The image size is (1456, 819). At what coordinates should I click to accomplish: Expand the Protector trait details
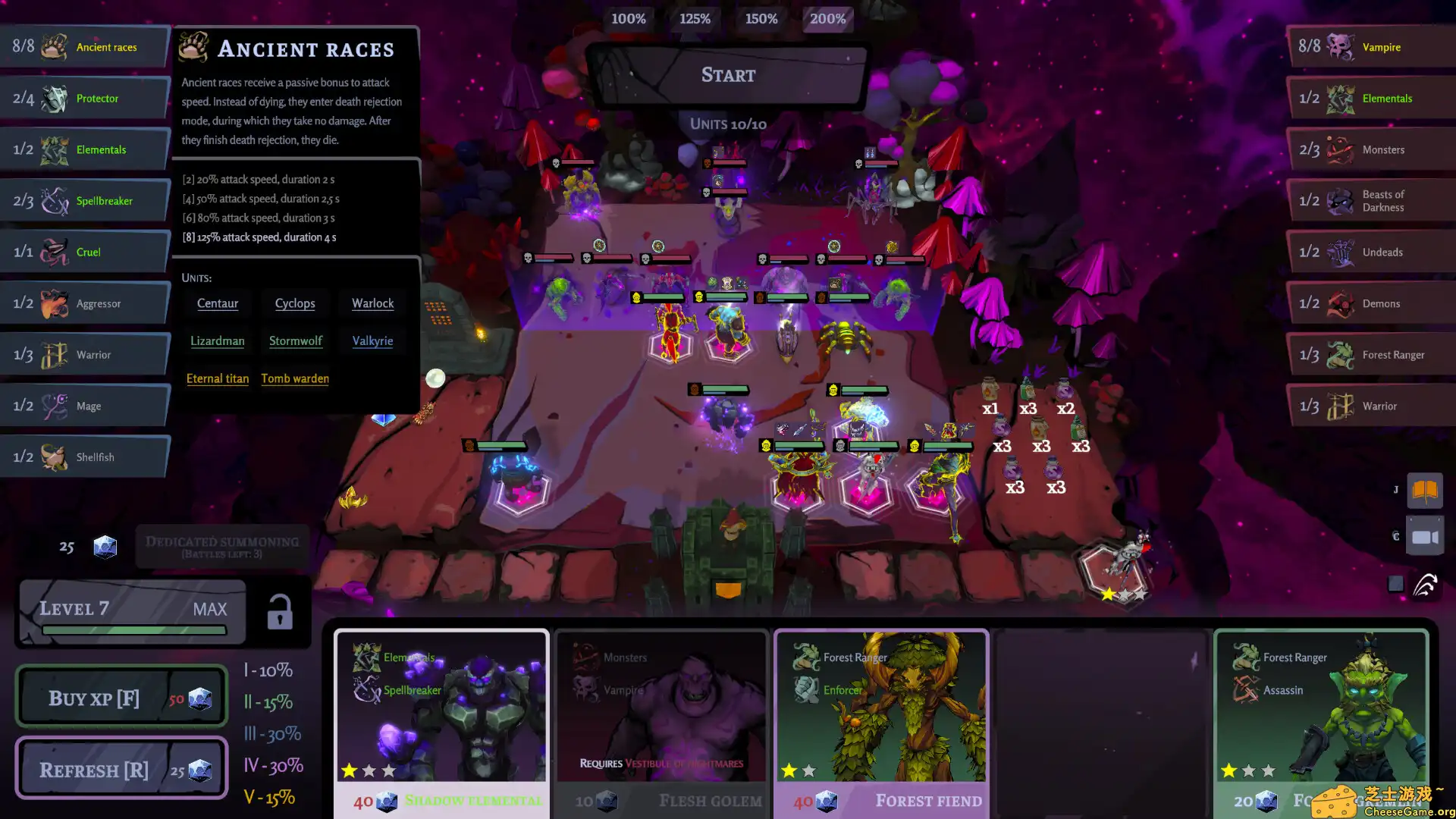pyautogui.click(x=83, y=98)
